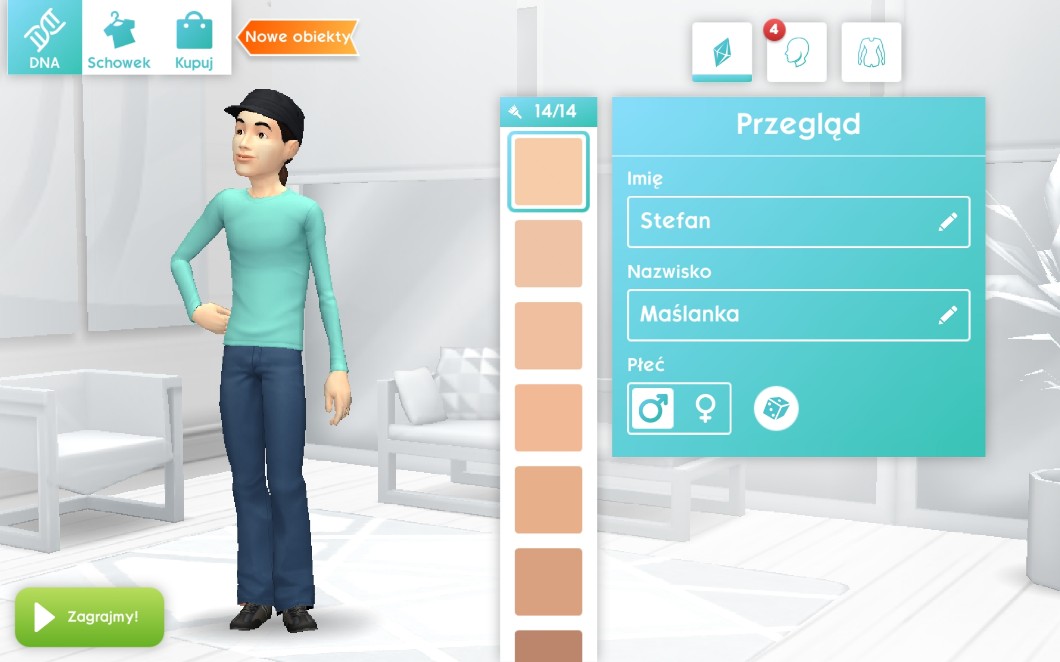The width and height of the screenshot is (1060, 662).
Task: Switch to the Schowek wardrobe tab
Action: coord(119,38)
